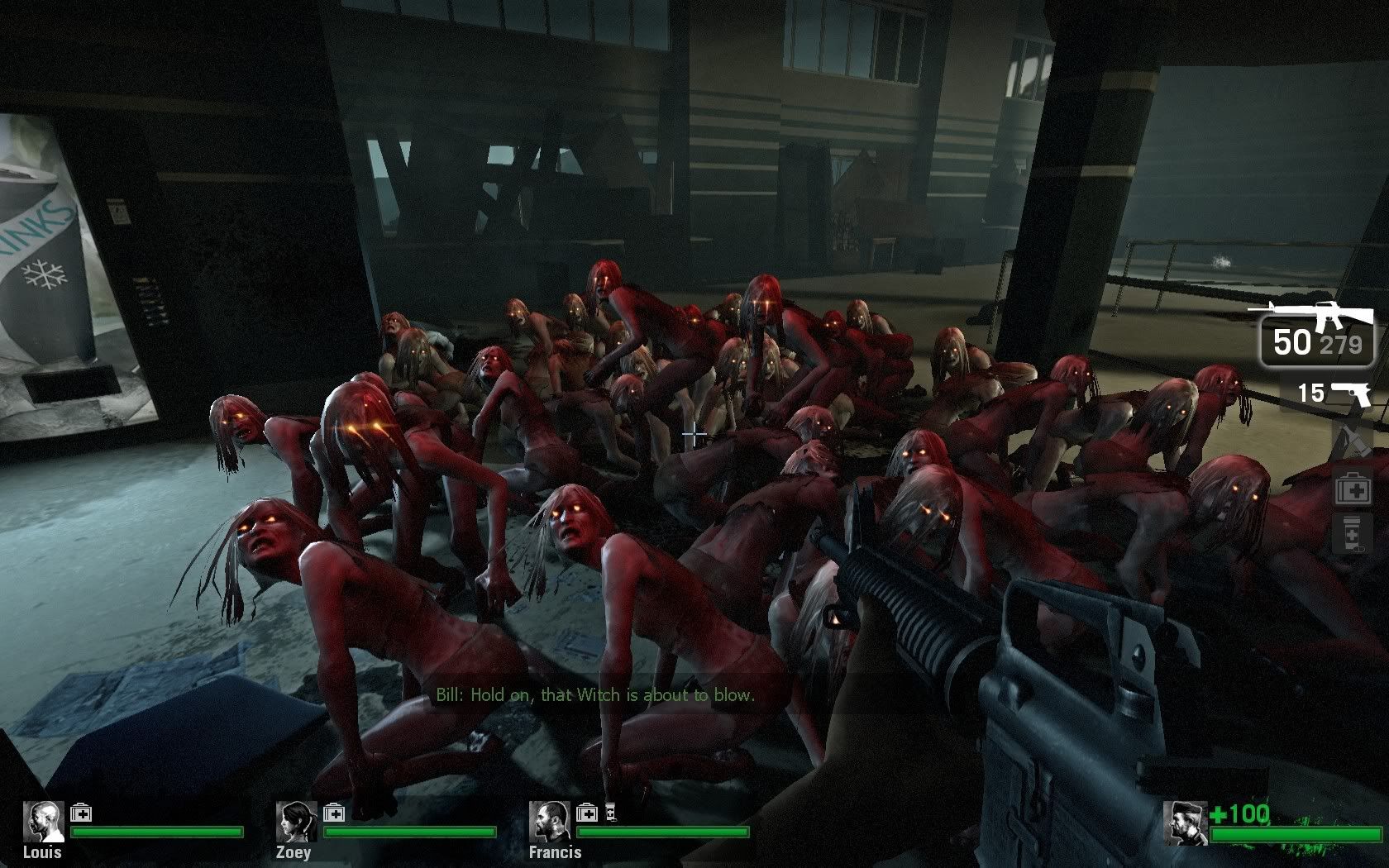Click Francis's teammate portrait
Image resolution: width=1389 pixels, height=868 pixels.
[x=550, y=822]
